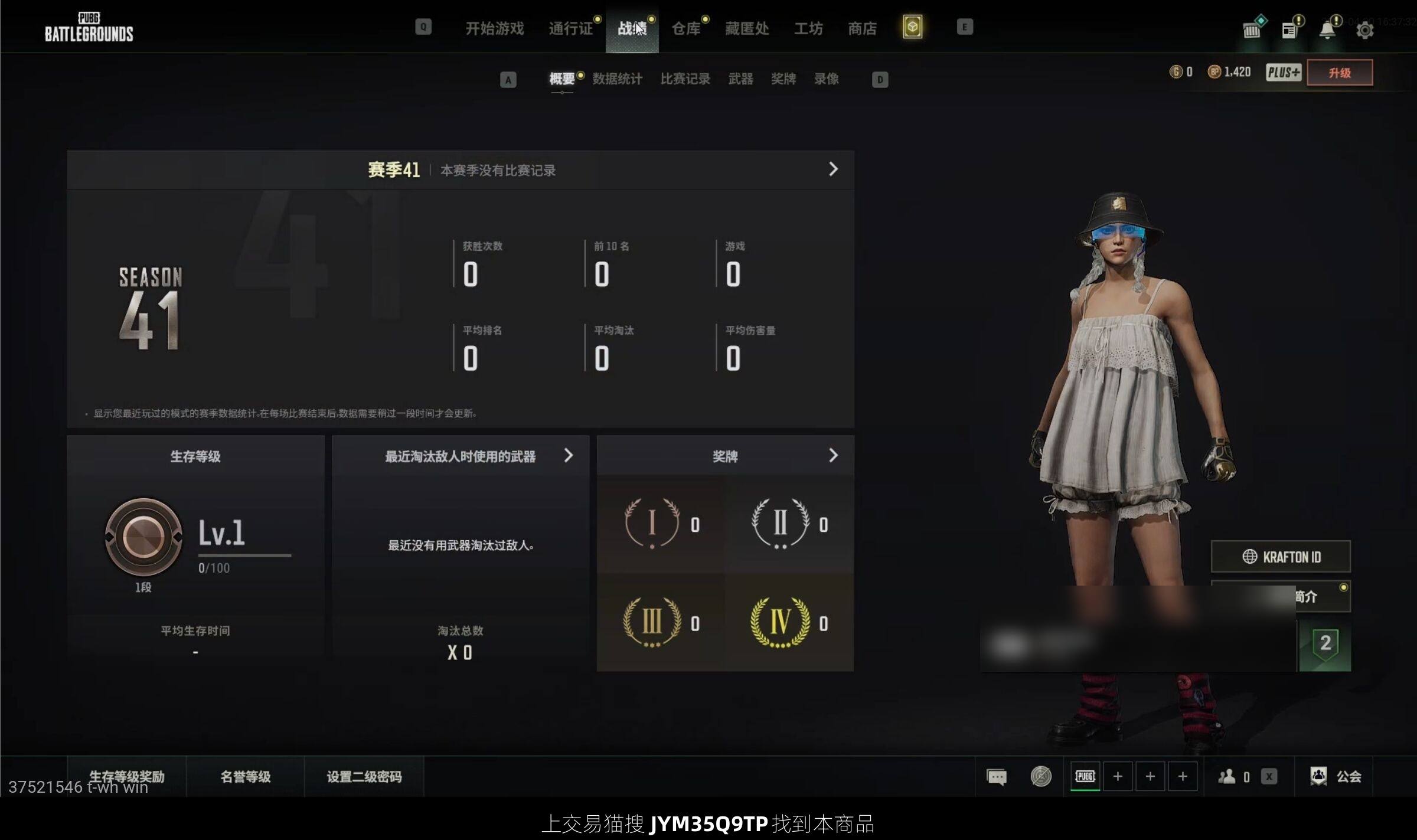Open the 录像 replays sub-tab
This screenshot has height=840, width=1417.
[826, 79]
